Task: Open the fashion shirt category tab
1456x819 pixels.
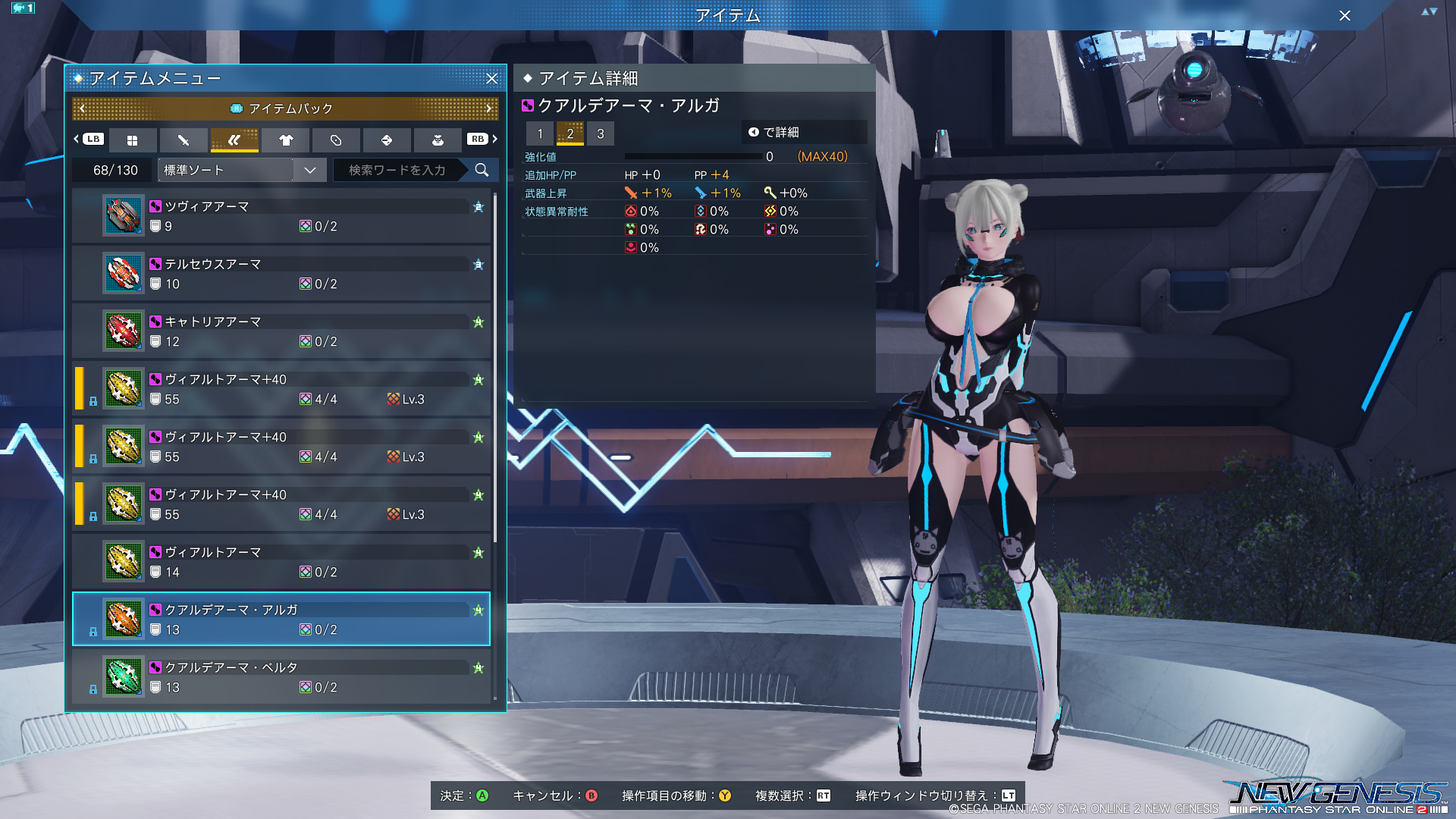Action: 286,140
